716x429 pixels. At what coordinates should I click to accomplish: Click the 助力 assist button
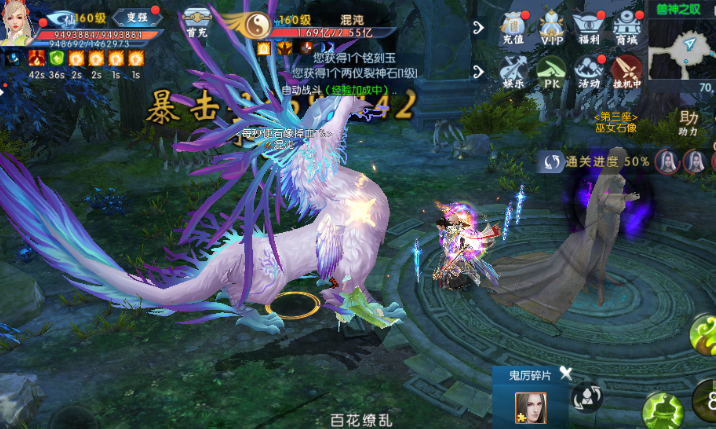pos(688,123)
